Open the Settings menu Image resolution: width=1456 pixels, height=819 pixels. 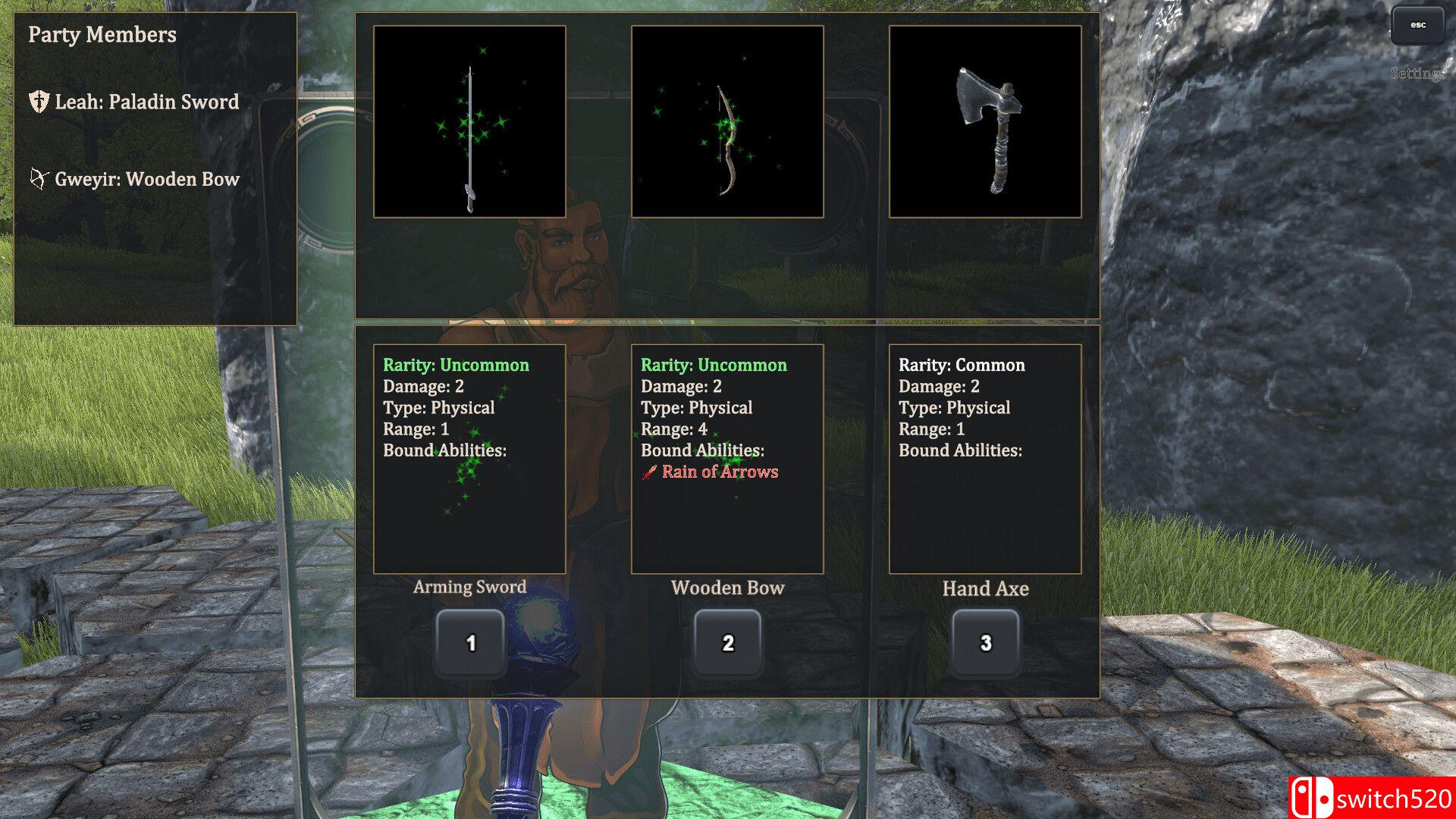pos(1417,74)
